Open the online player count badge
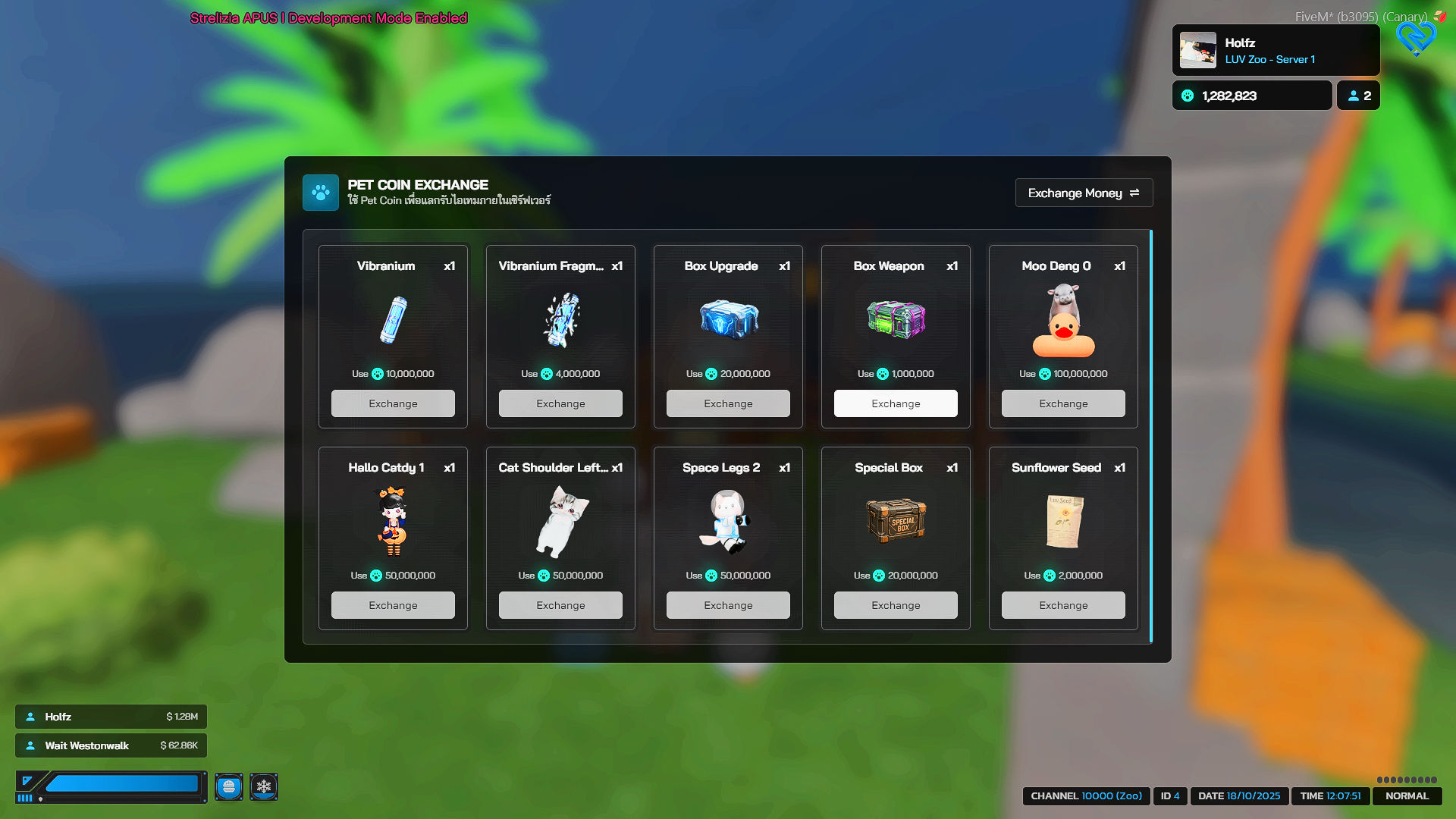The width and height of the screenshot is (1456, 819). (x=1358, y=96)
